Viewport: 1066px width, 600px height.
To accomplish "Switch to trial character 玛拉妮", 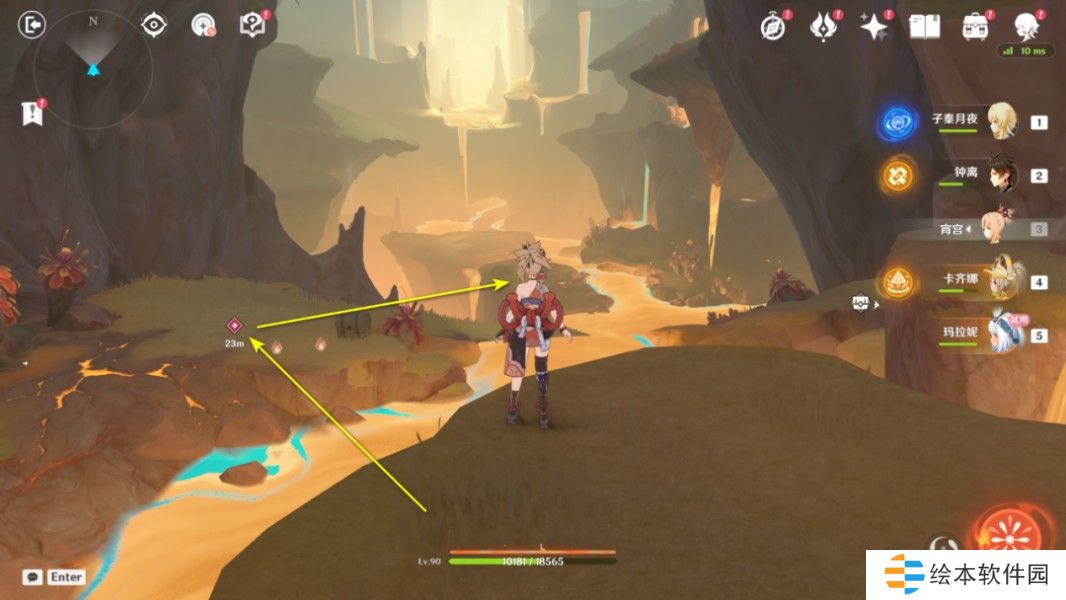I will (1000, 334).
